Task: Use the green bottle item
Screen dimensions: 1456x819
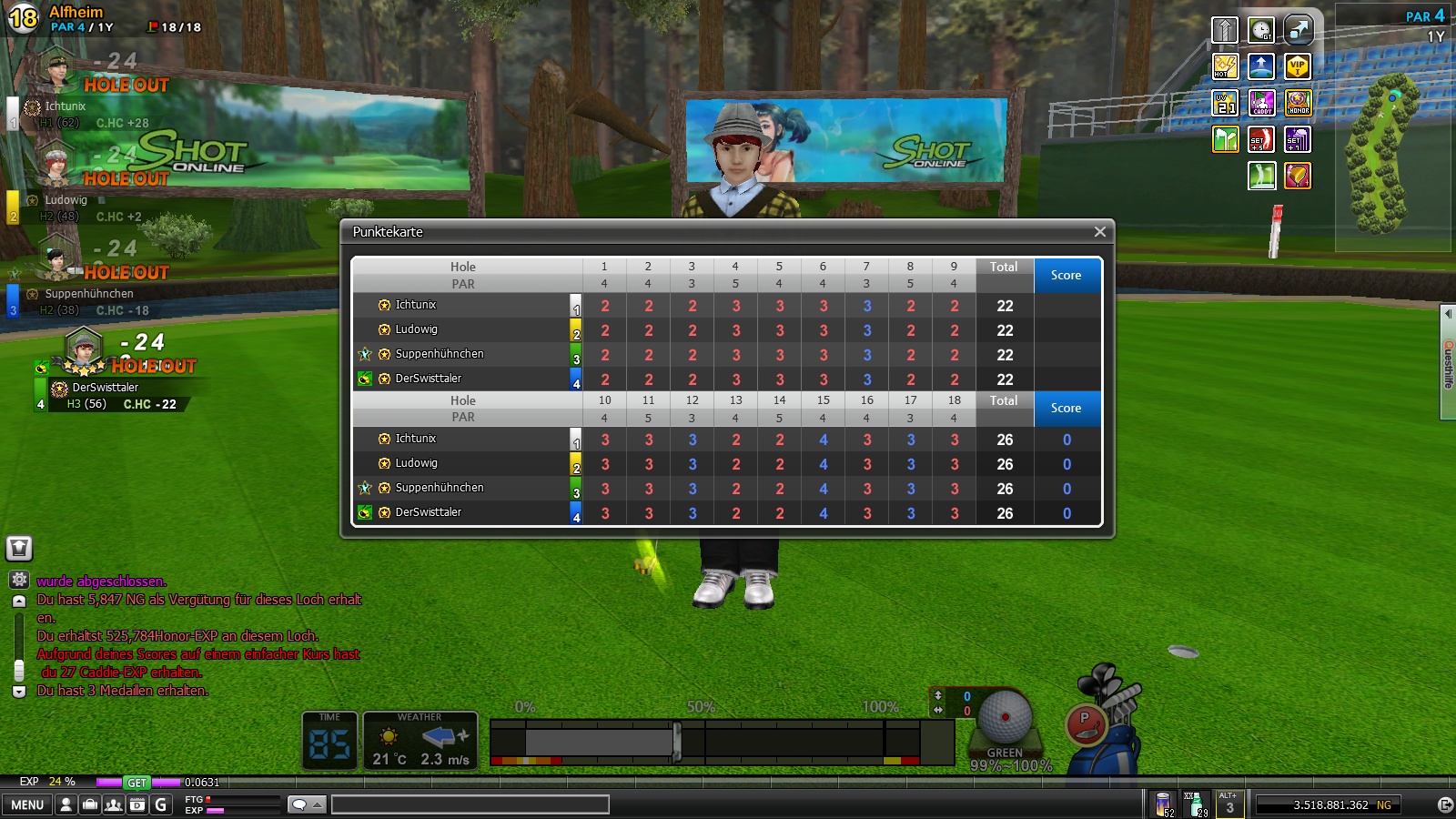Action: [1196, 804]
